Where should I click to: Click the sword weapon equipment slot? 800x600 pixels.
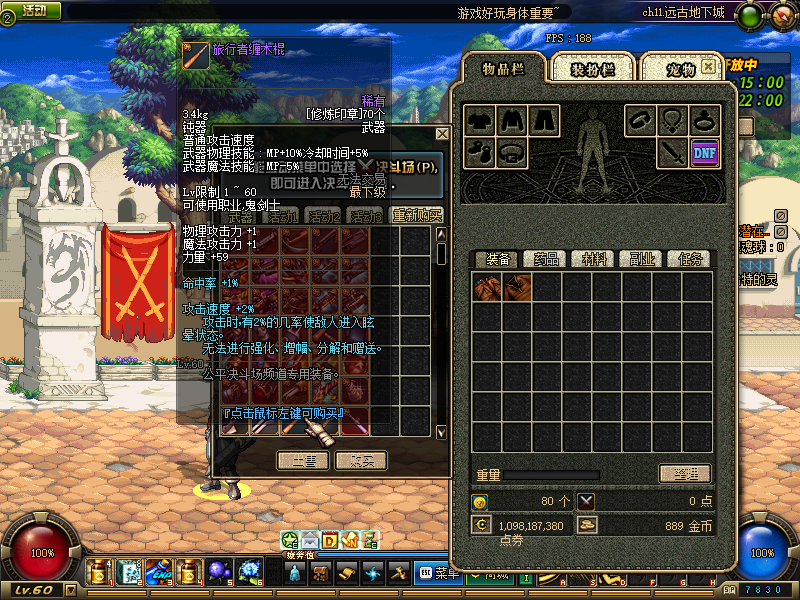[671, 152]
